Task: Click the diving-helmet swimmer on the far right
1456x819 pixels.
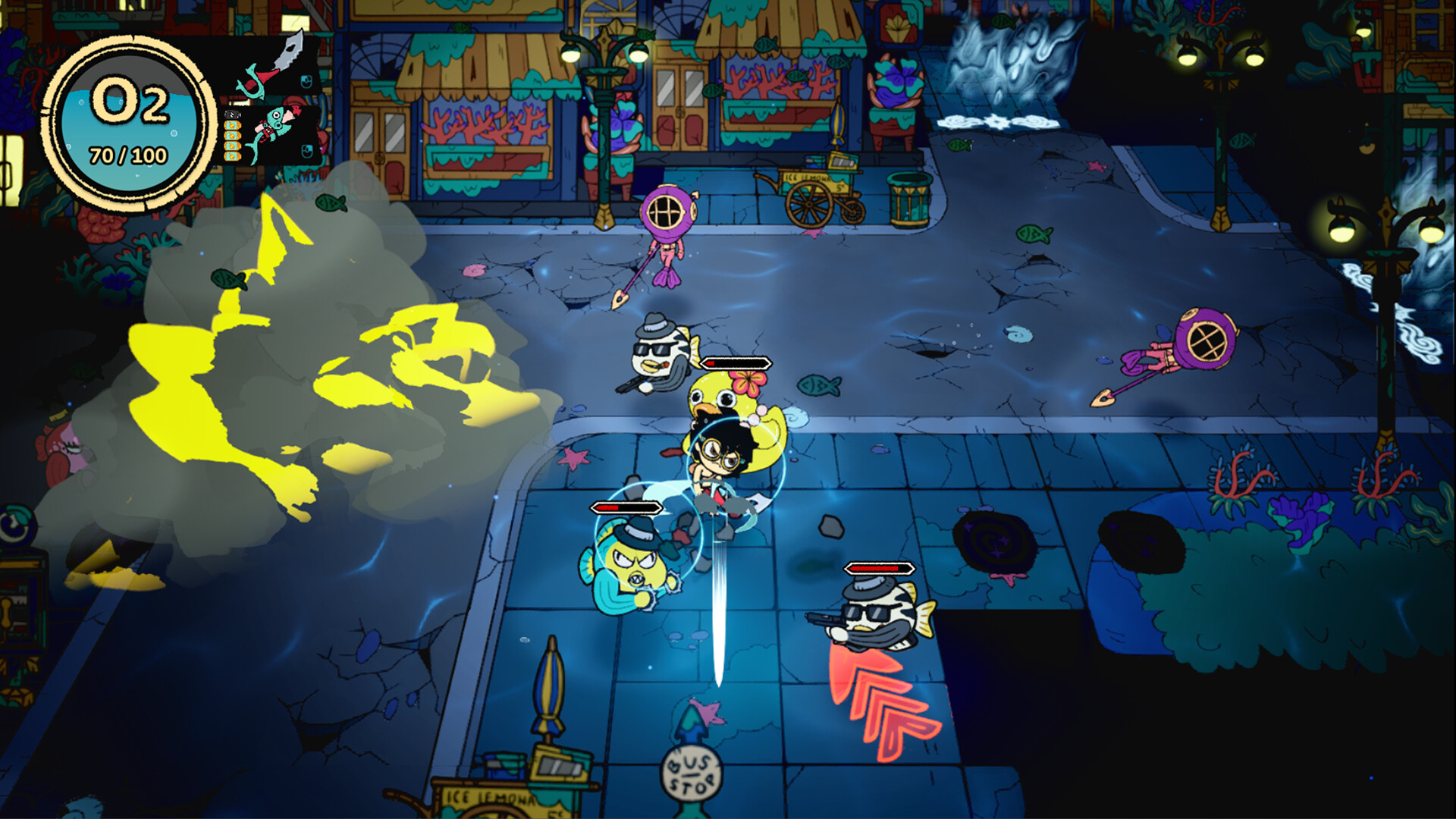Action: click(1206, 340)
